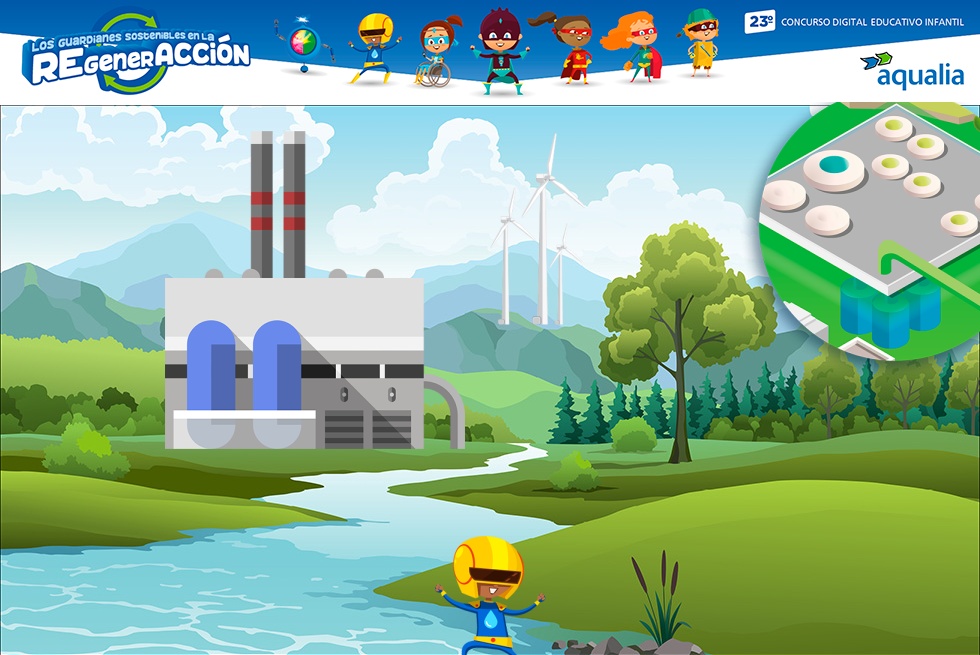Click the REgenerACCIÓN game logo
The height and width of the screenshot is (655, 980).
tap(137, 55)
